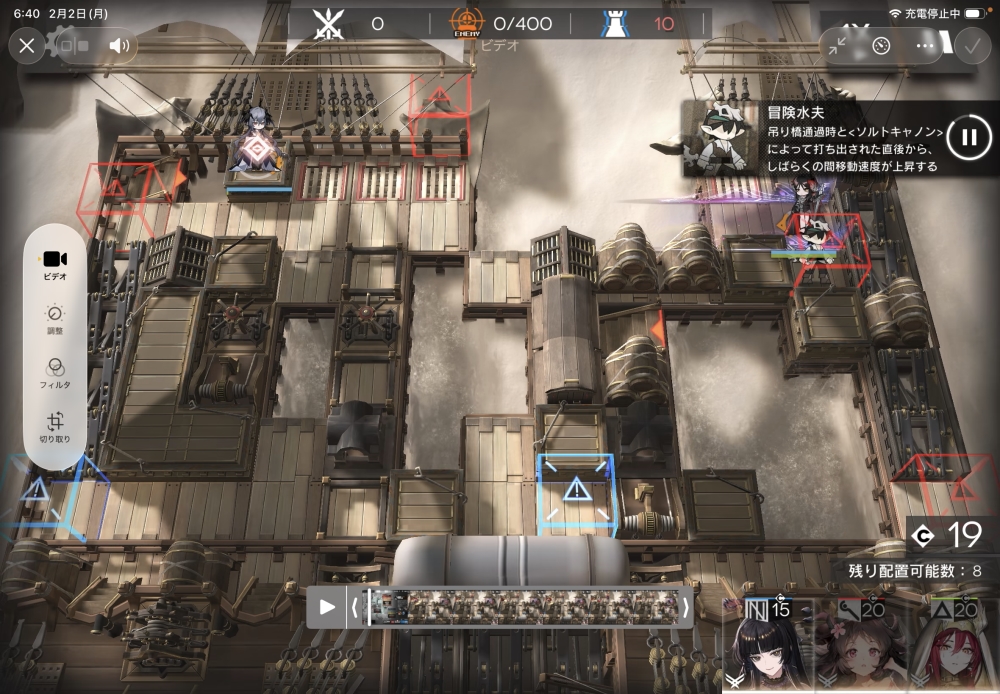This screenshot has width=1000, height=694.
Task: Toggle the aspect ratio compare icon beside speaker
Action: [x=76, y=45]
